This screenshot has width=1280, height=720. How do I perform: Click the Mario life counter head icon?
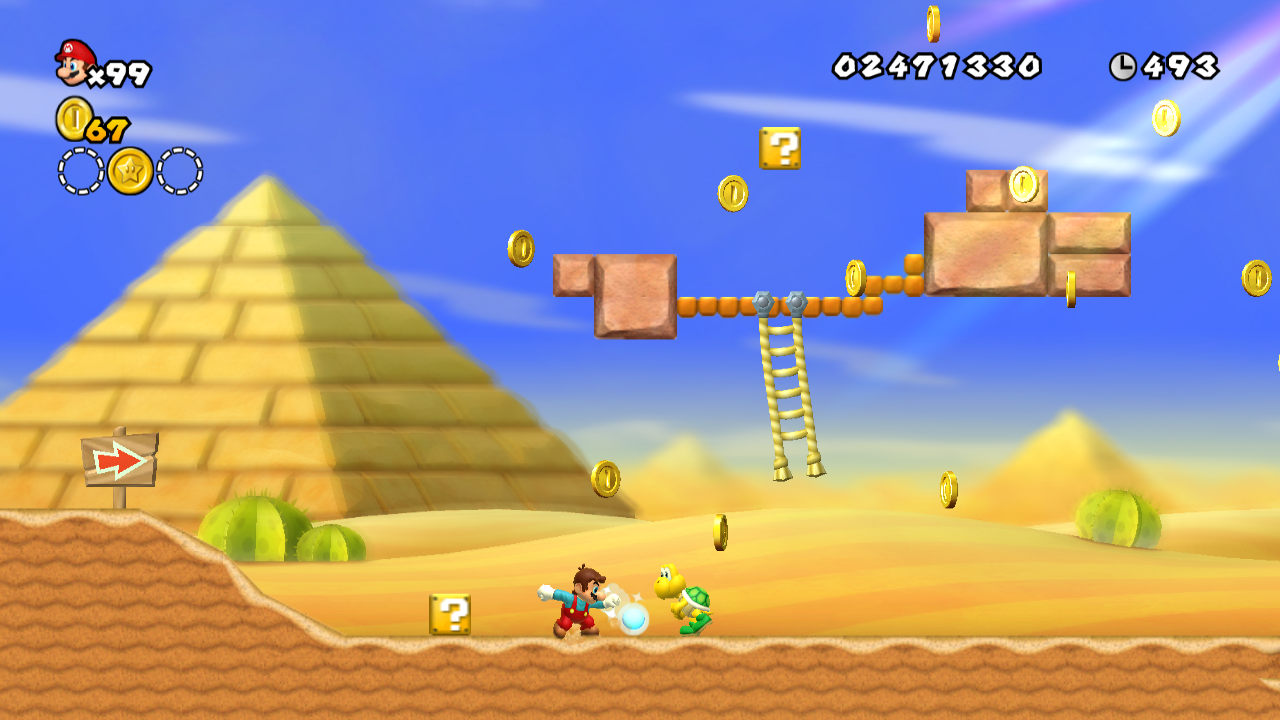click(x=74, y=62)
